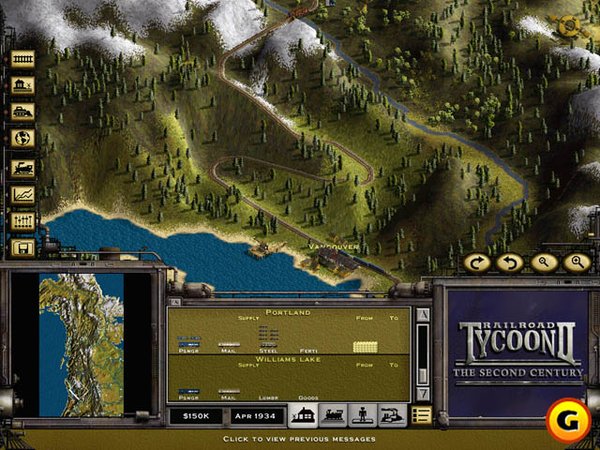The height and width of the screenshot is (450, 600).
Task: Rotate the map view counterclockwise
Action: point(509,263)
